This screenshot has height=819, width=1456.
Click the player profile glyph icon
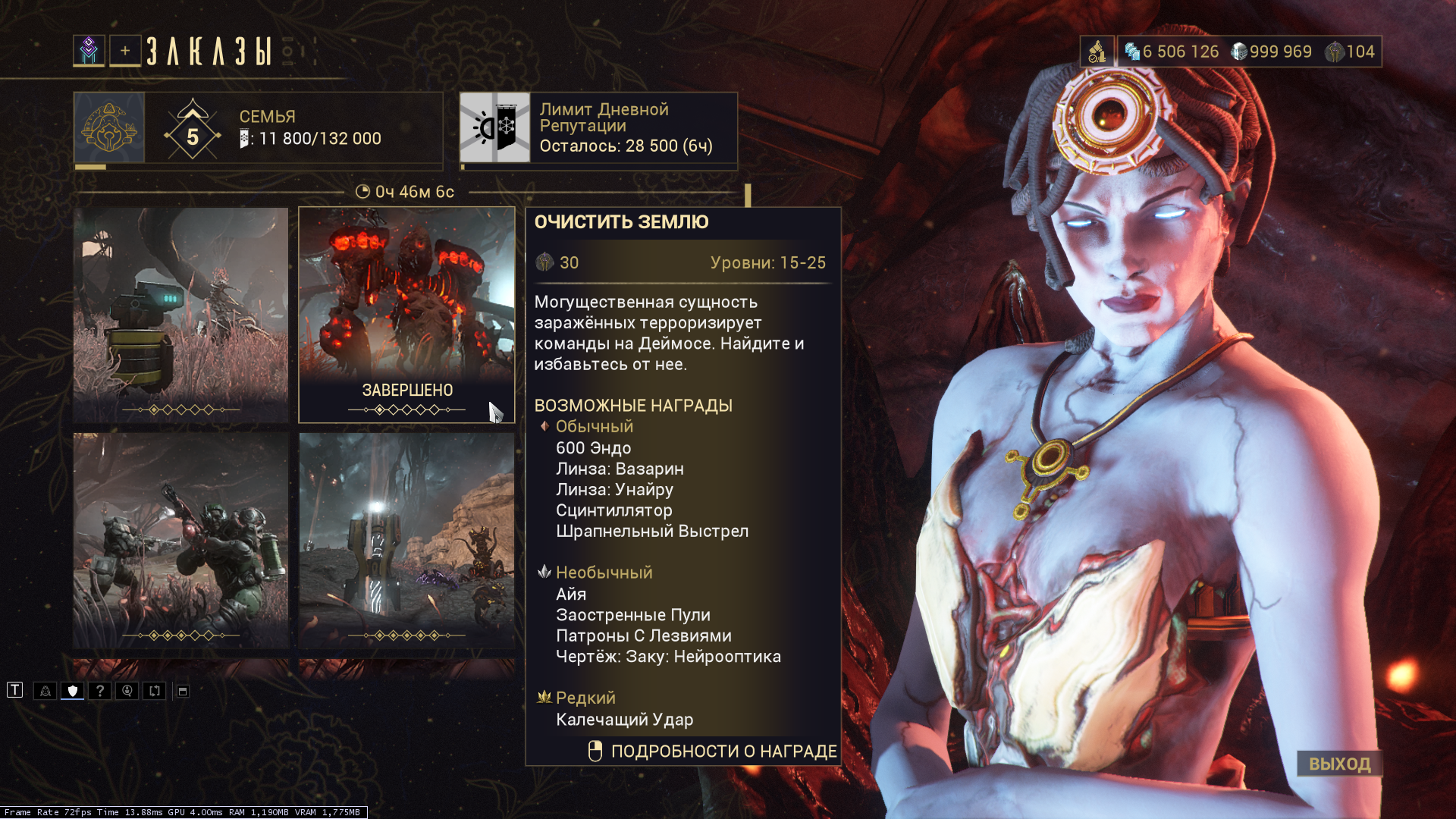89,51
